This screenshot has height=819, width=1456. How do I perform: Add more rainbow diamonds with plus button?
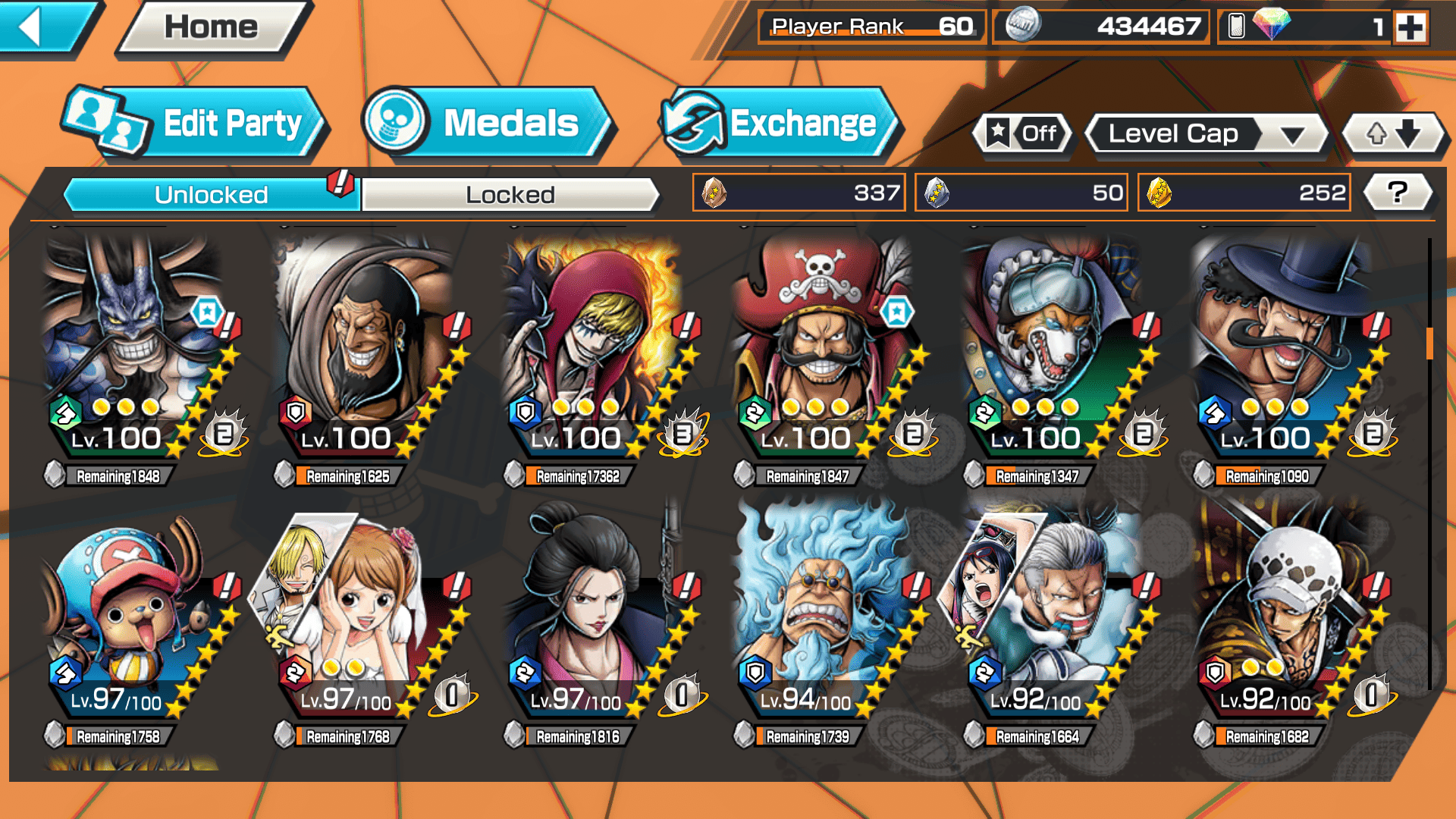point(1410,27)
